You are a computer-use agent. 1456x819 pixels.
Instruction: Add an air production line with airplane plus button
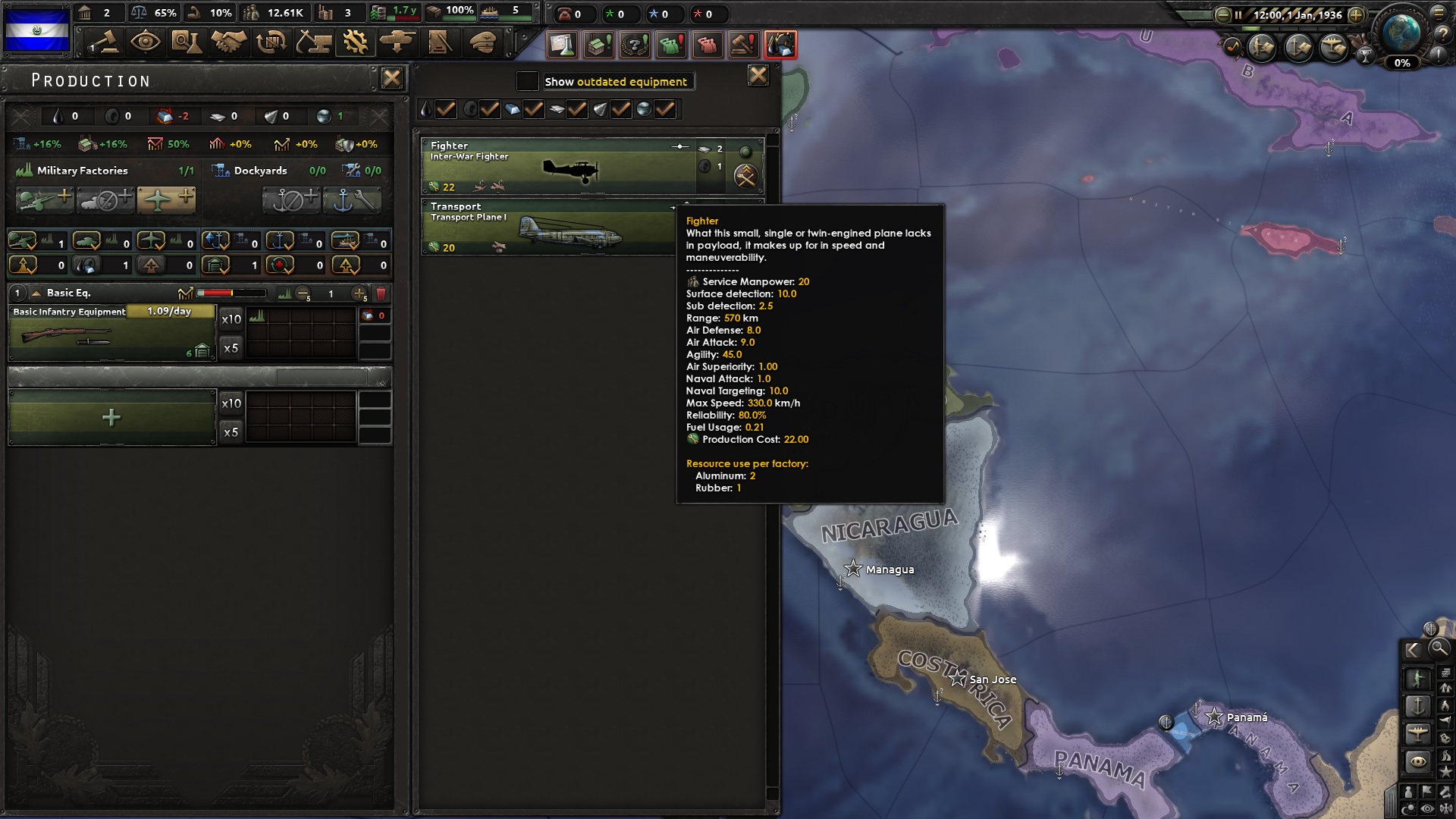167,199
